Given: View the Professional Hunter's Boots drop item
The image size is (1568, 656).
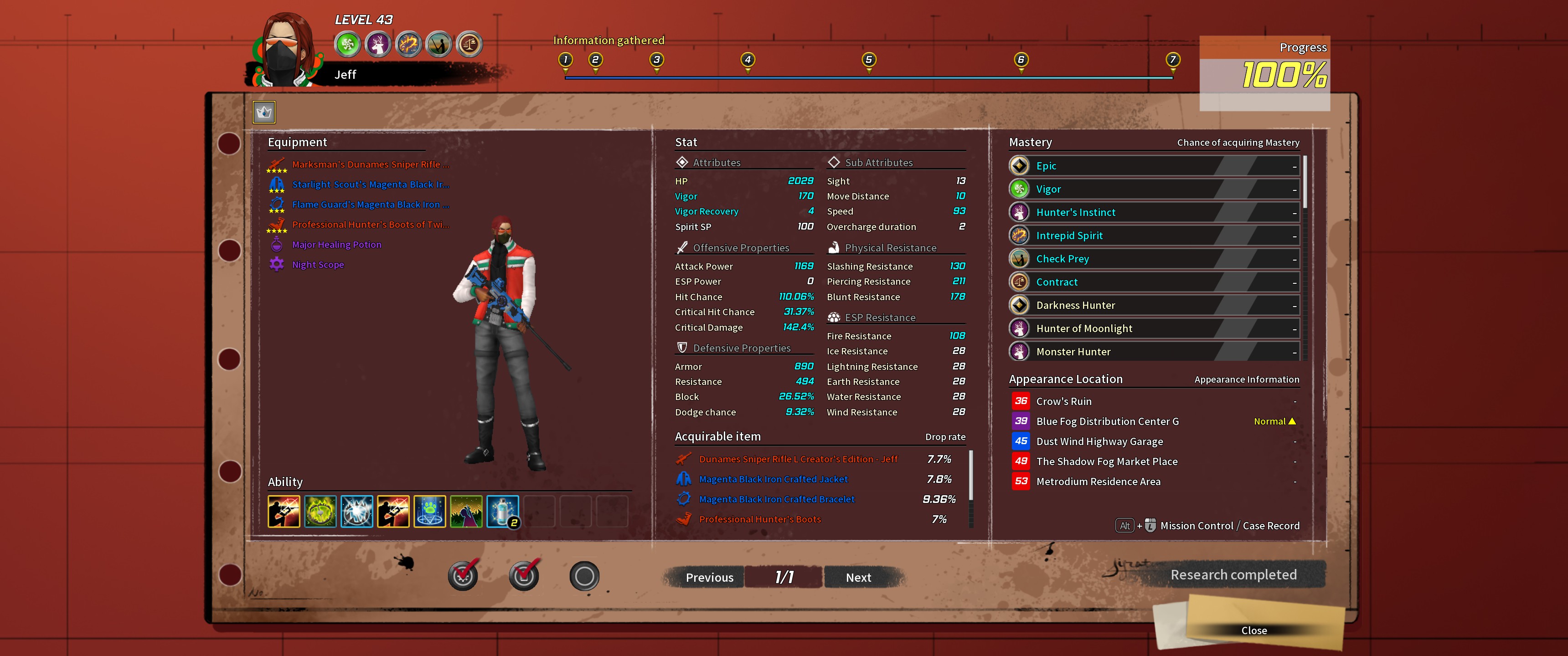Looking at the screenshot, I should 760,519.
